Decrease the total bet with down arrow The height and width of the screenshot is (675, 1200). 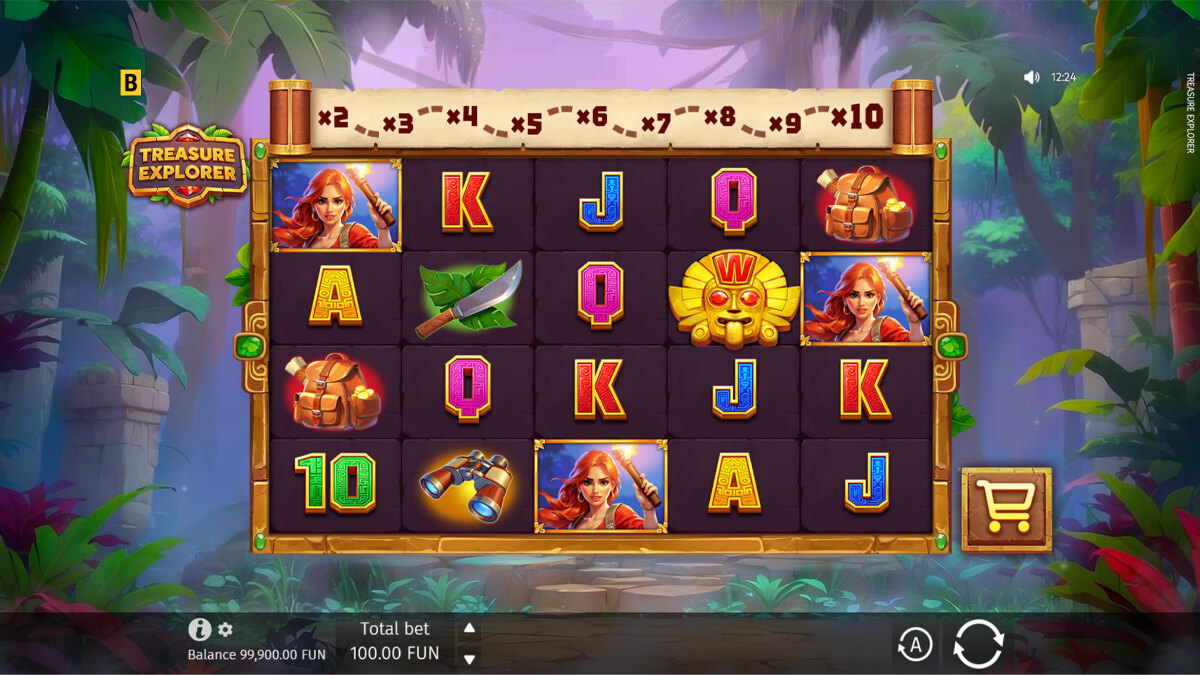coord(468,659)
